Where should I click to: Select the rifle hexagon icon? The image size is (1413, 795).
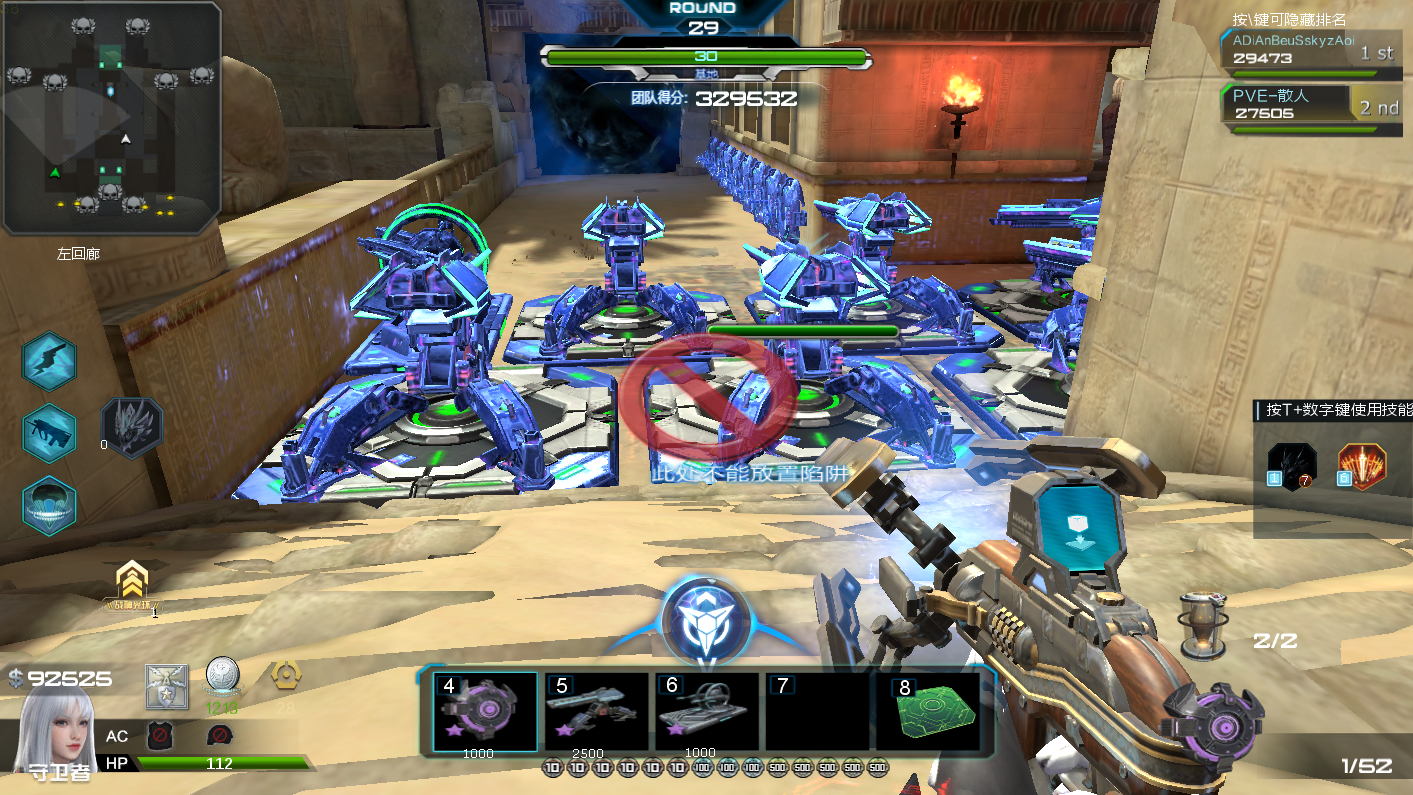tap(50, 433)
